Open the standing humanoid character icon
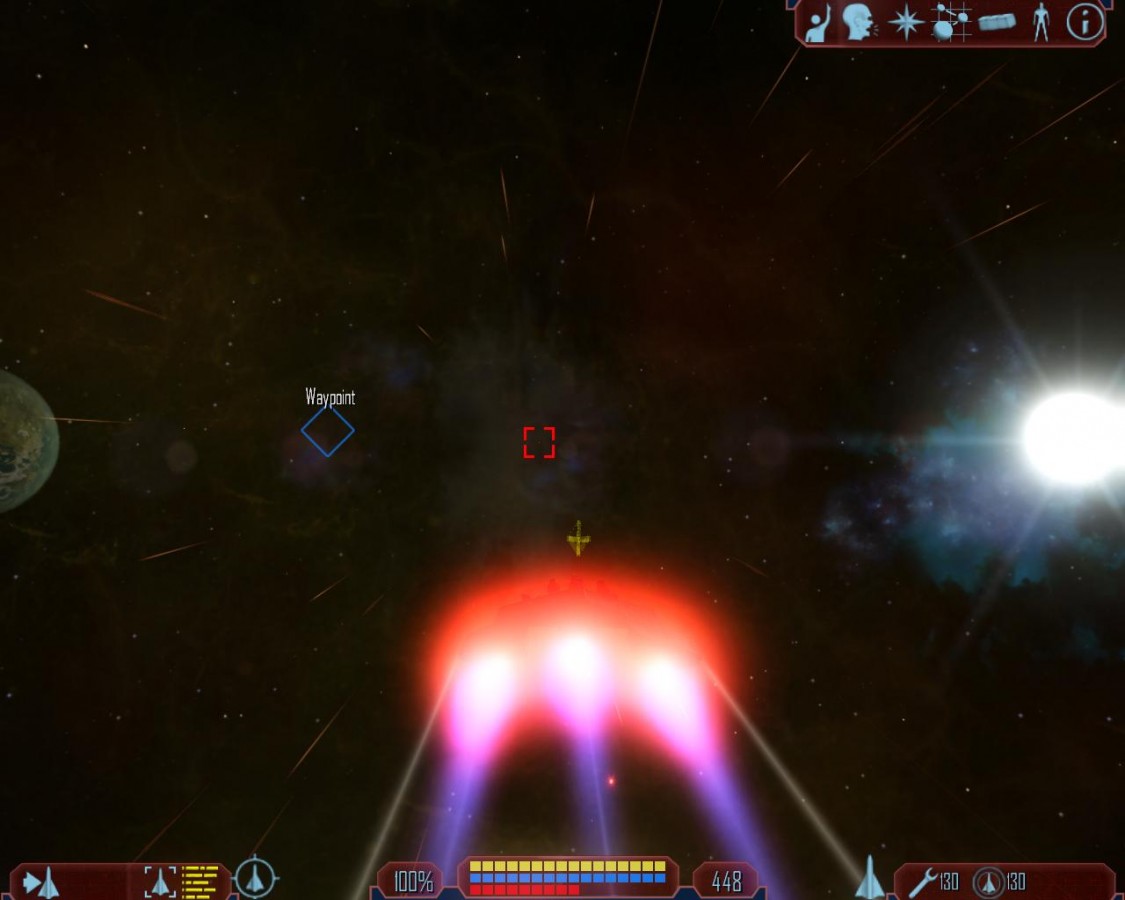Viewport: 1125px width, 900px height. coord(1041,22)
